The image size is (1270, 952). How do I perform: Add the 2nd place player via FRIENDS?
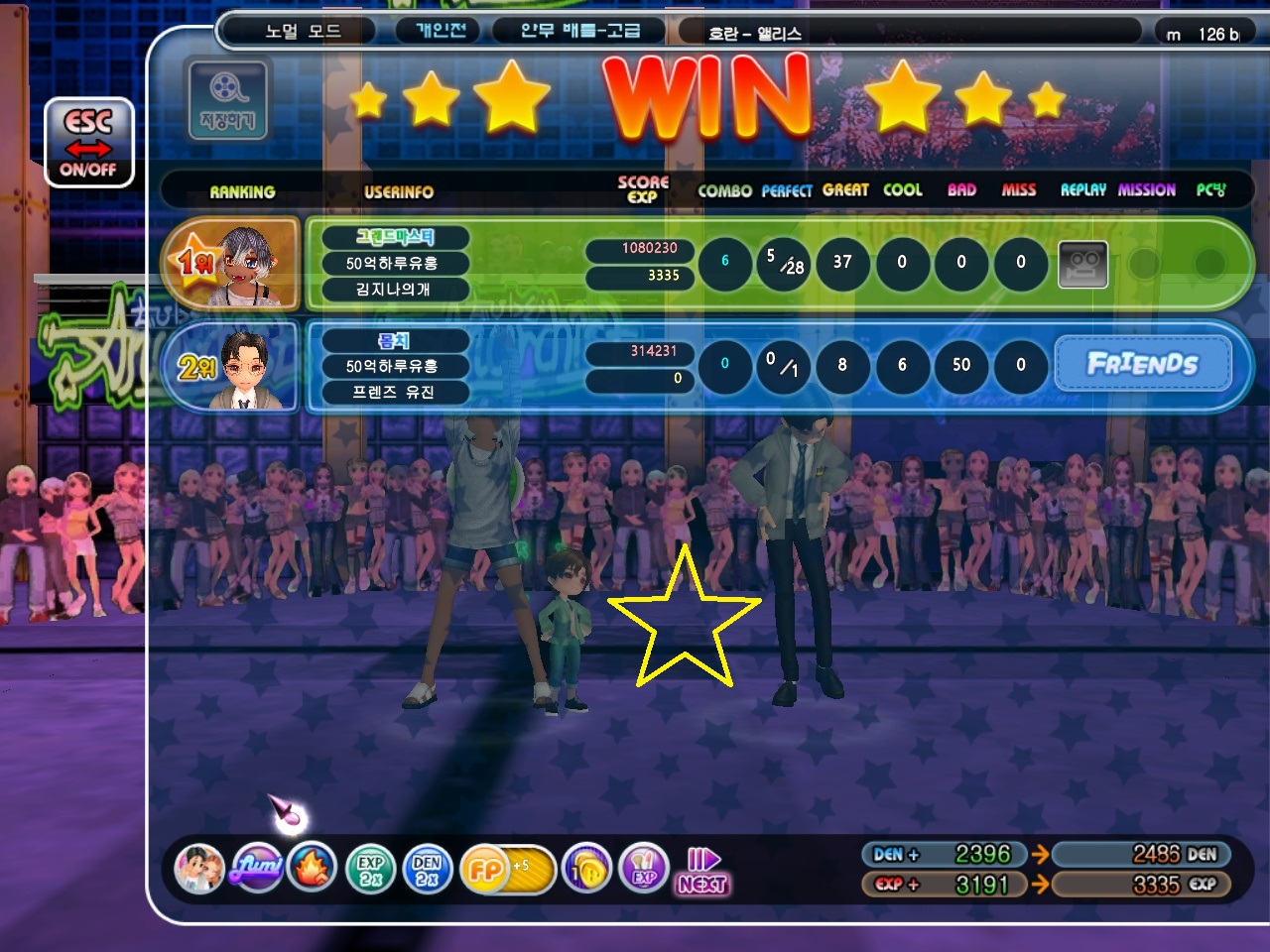click(1142, 364)
